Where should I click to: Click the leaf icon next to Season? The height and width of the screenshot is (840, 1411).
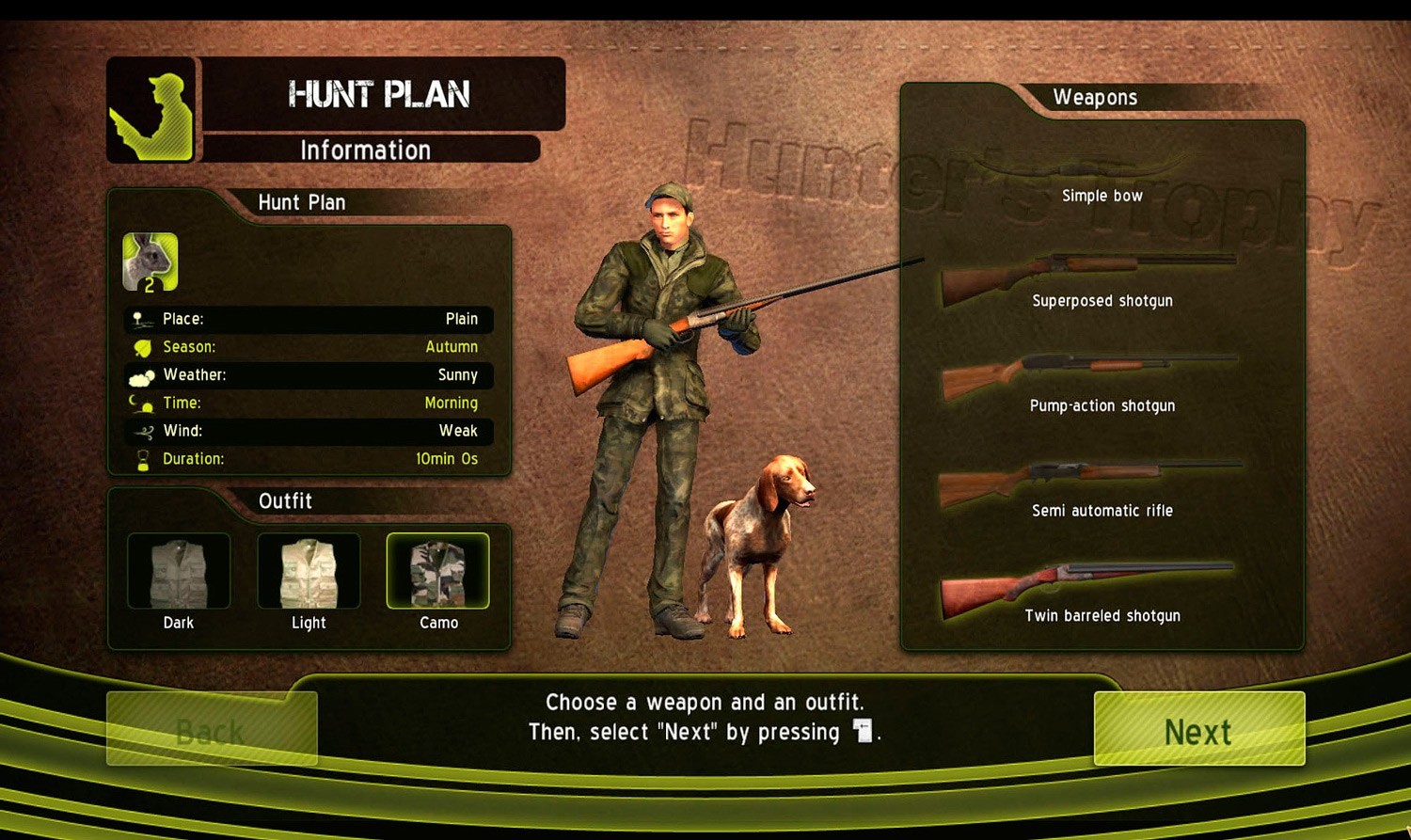[x=142, y=347]
